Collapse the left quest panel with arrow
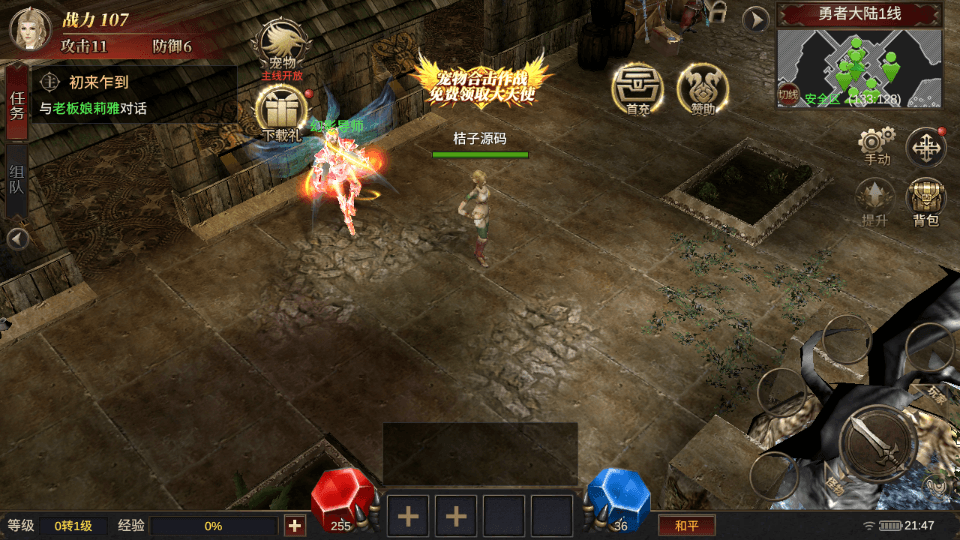The height and width of the screenshot is (540, 960). point(17,239)
